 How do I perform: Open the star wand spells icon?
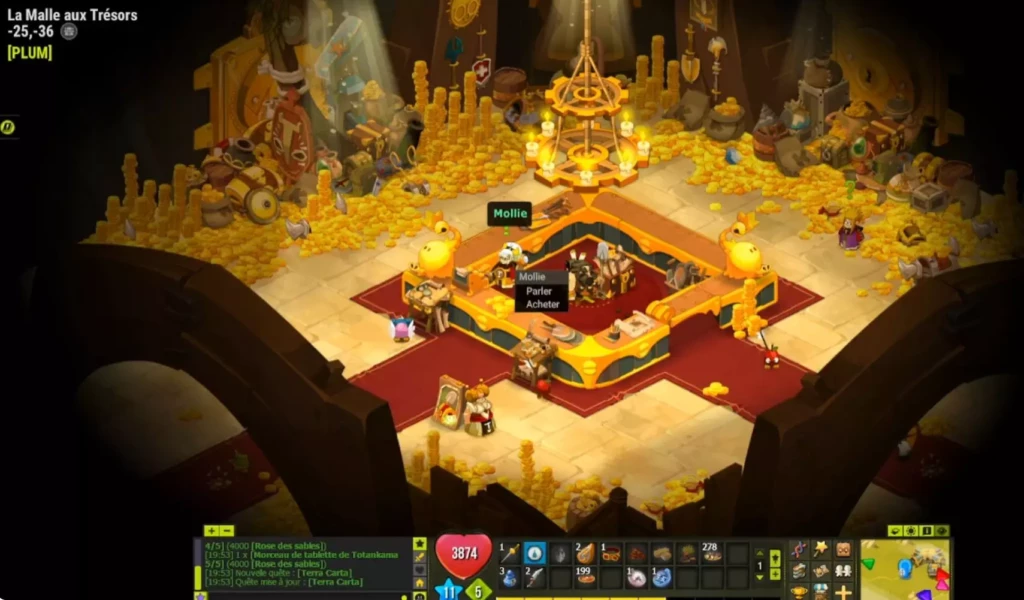821,549
